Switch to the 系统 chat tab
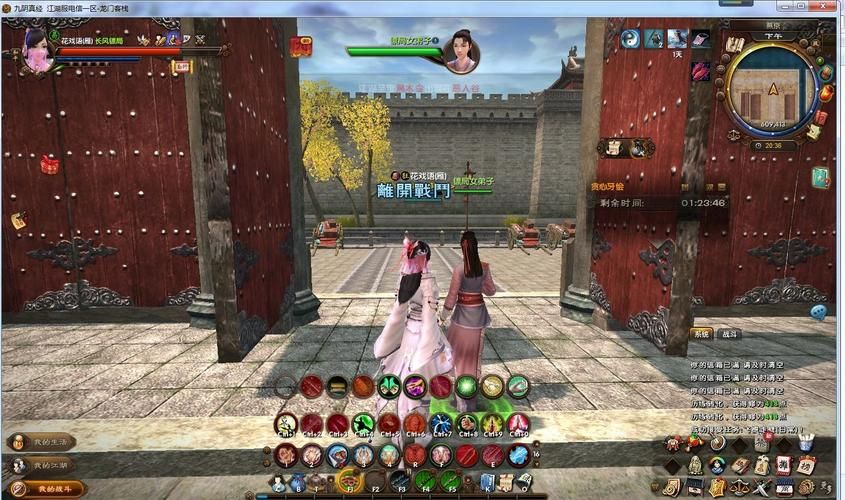This screenshot has width=845, height=500. click(701, 334)
